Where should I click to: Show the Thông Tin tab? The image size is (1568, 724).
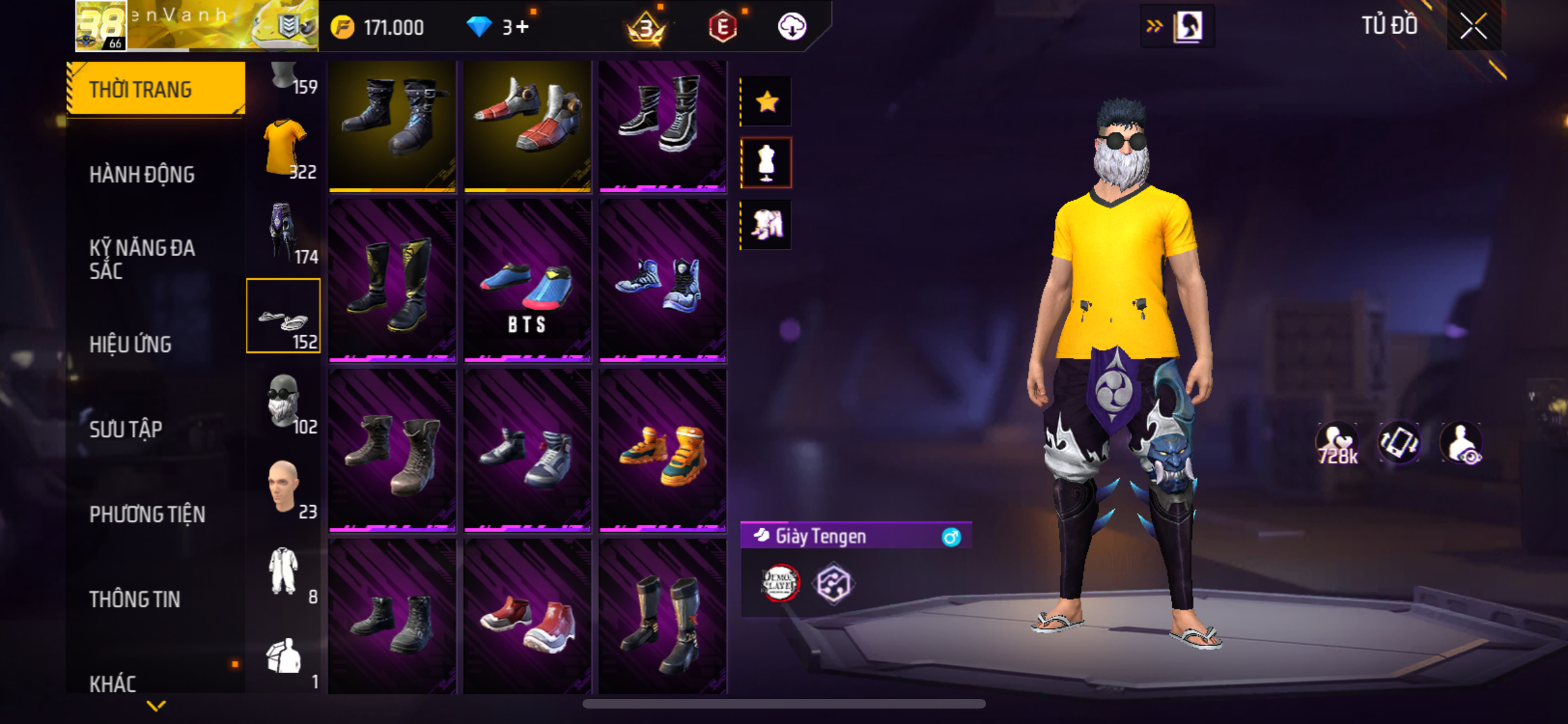tap(135, 599)
